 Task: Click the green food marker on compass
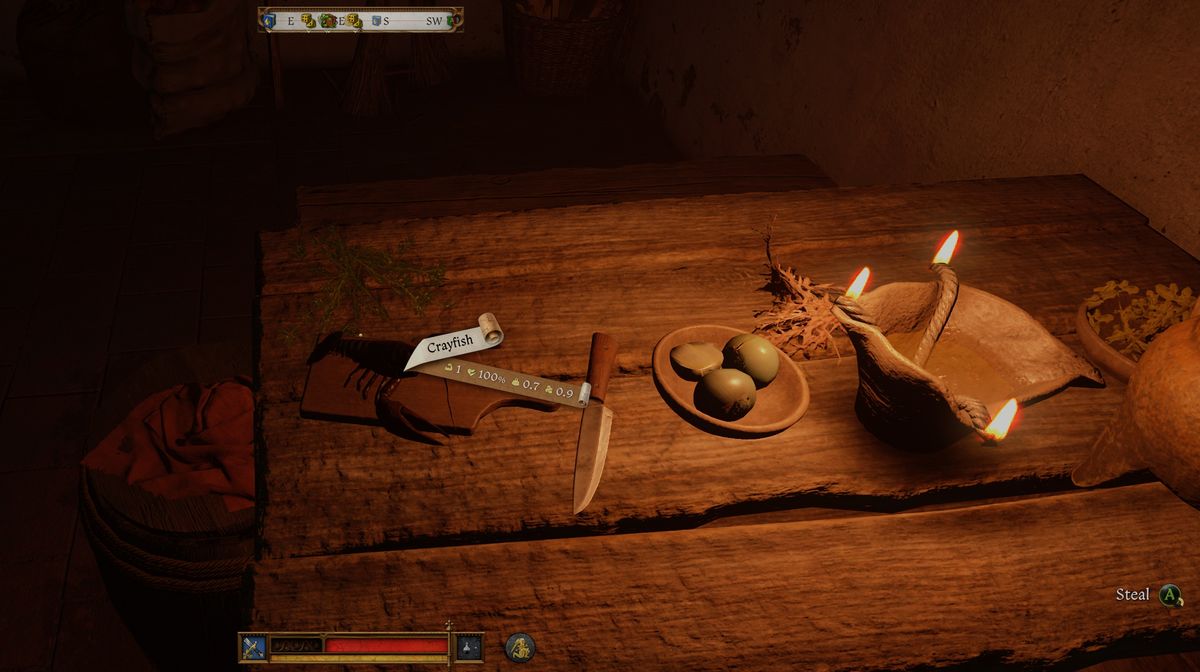[328, 20]
